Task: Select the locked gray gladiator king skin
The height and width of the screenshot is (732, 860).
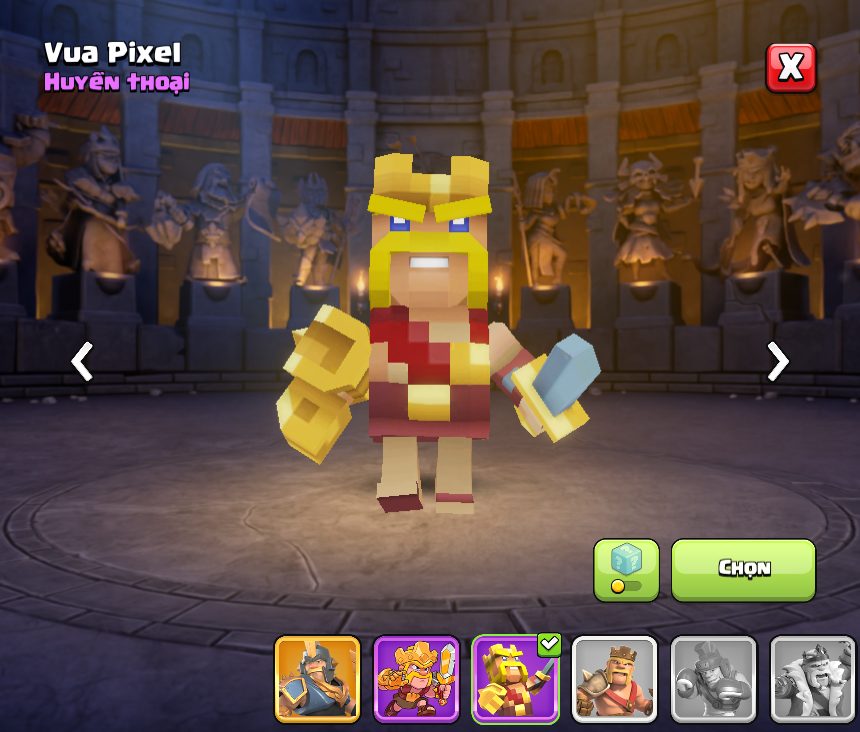Action: [x=713, y=679]
